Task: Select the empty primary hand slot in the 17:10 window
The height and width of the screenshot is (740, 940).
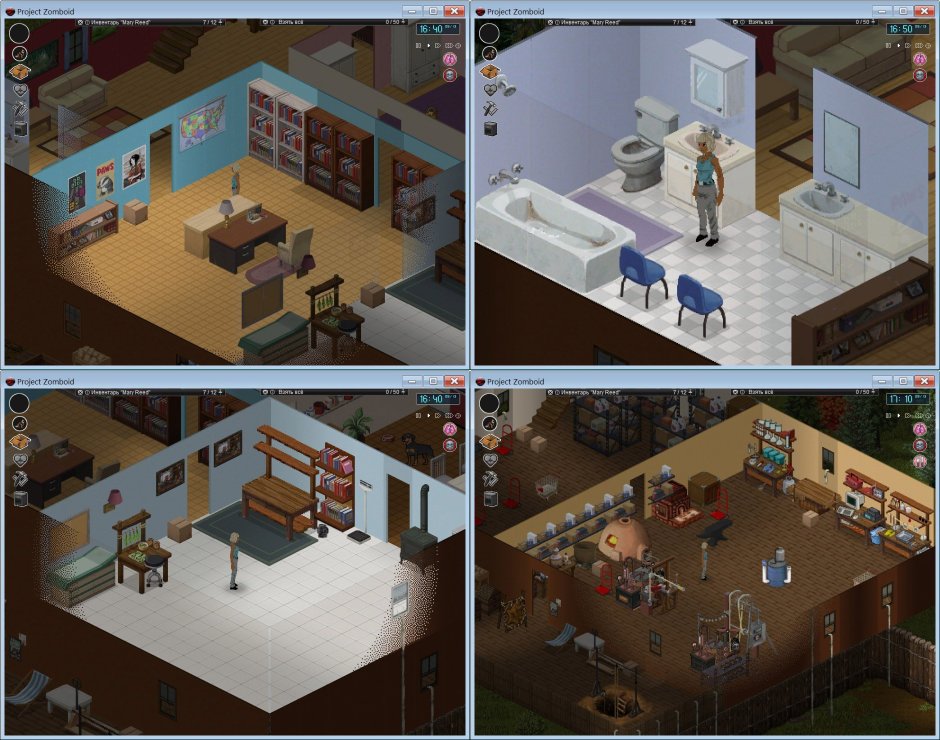Action: point(489,402)
